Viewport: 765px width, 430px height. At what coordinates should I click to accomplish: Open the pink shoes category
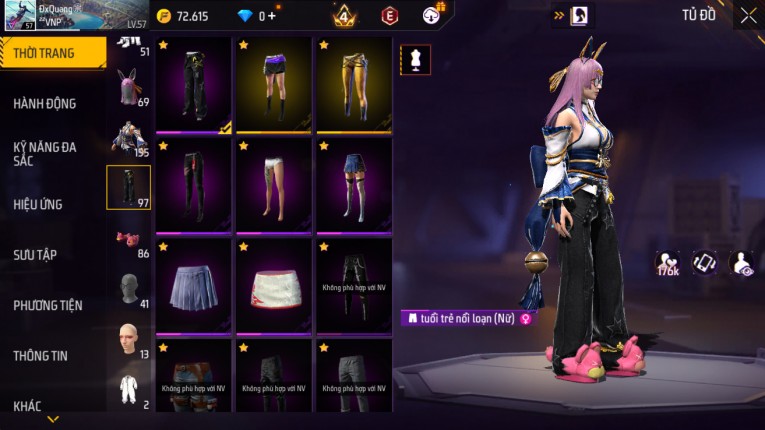(127, 239)
